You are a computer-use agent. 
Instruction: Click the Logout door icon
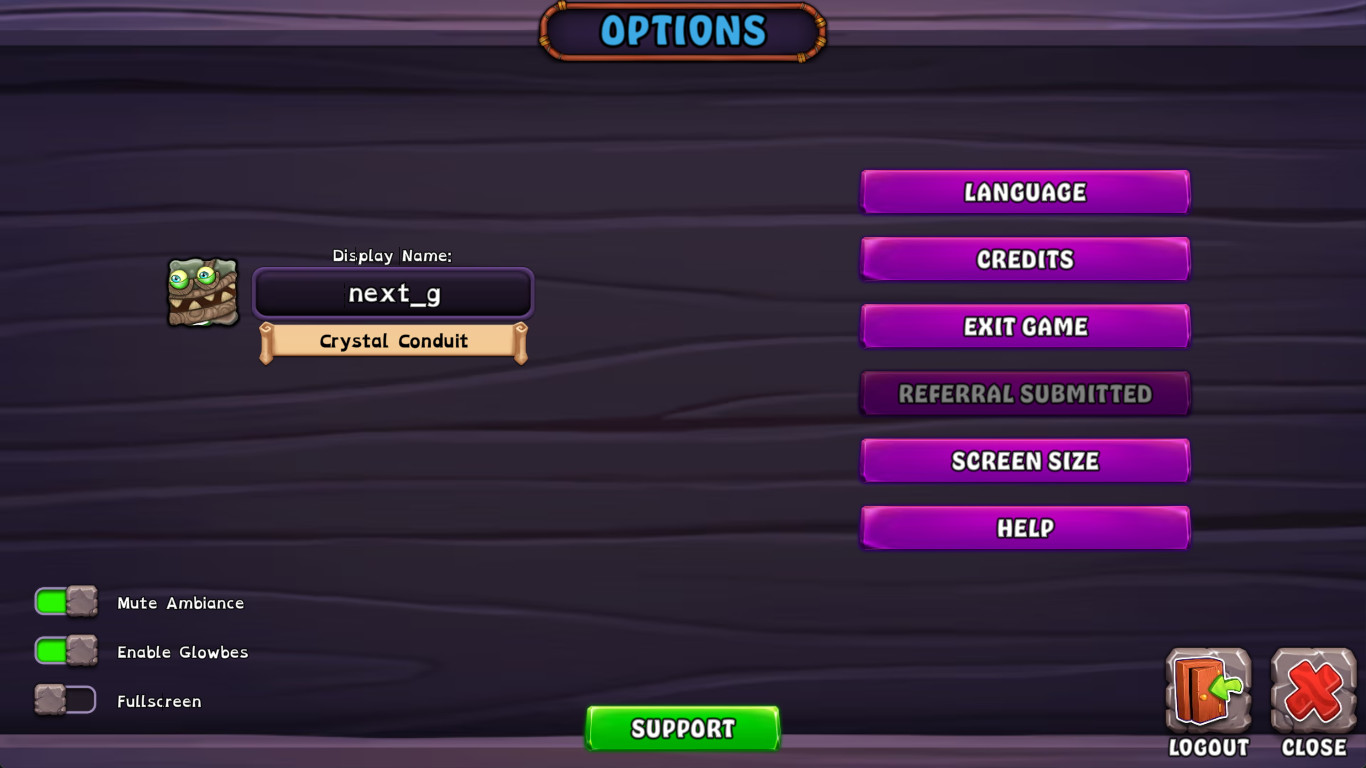[x=1207, y=690]
